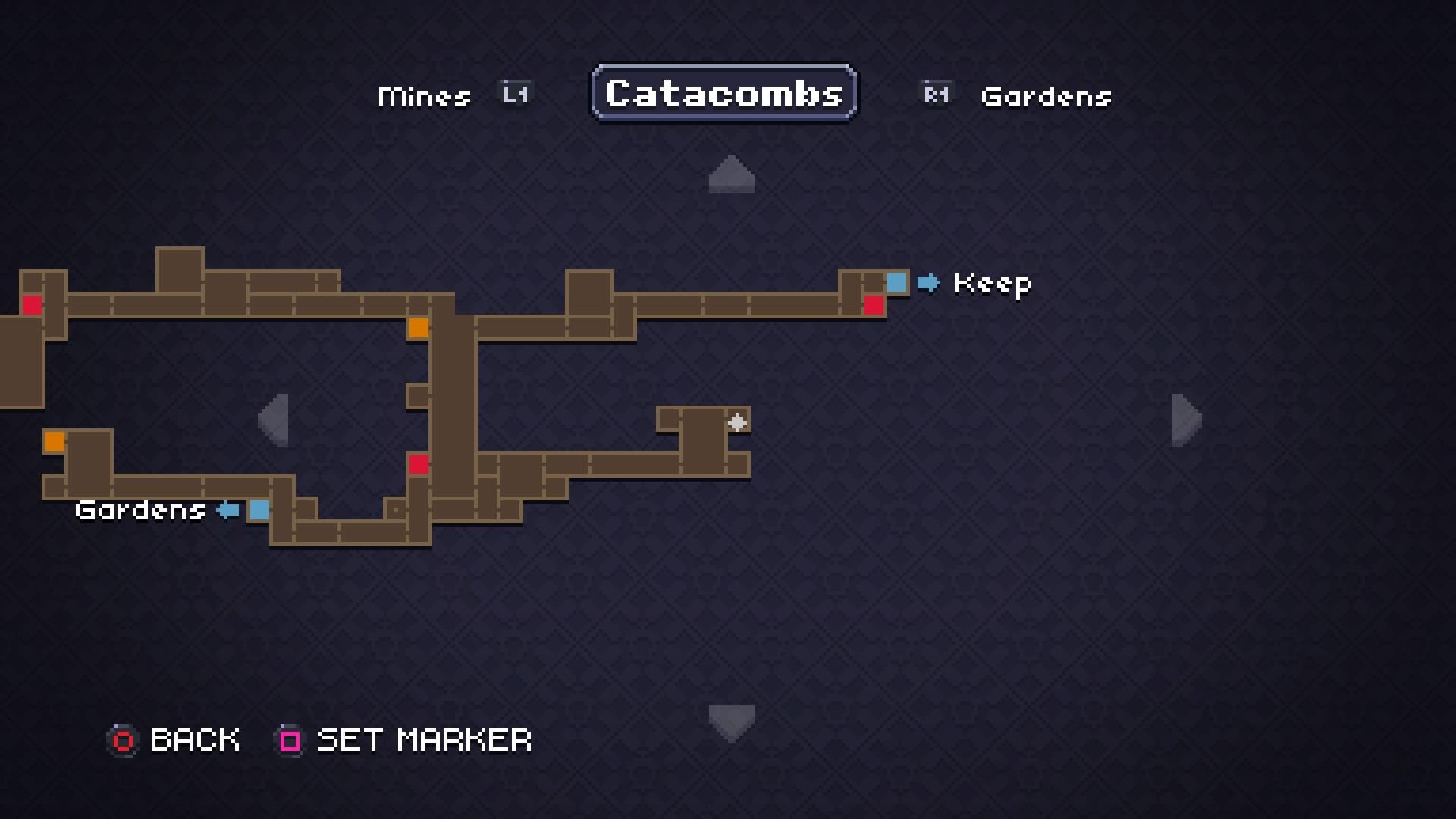Switch to the Gardens map tab
The height and width of the screenshot is (819, 1456).
(1046, 96)
